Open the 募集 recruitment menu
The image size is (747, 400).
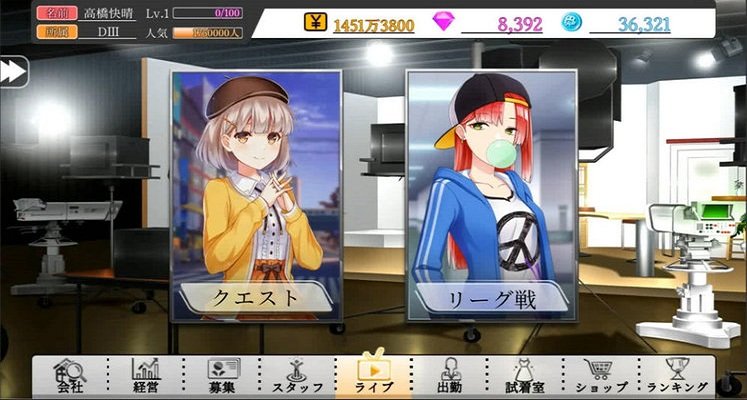[221, 376]
